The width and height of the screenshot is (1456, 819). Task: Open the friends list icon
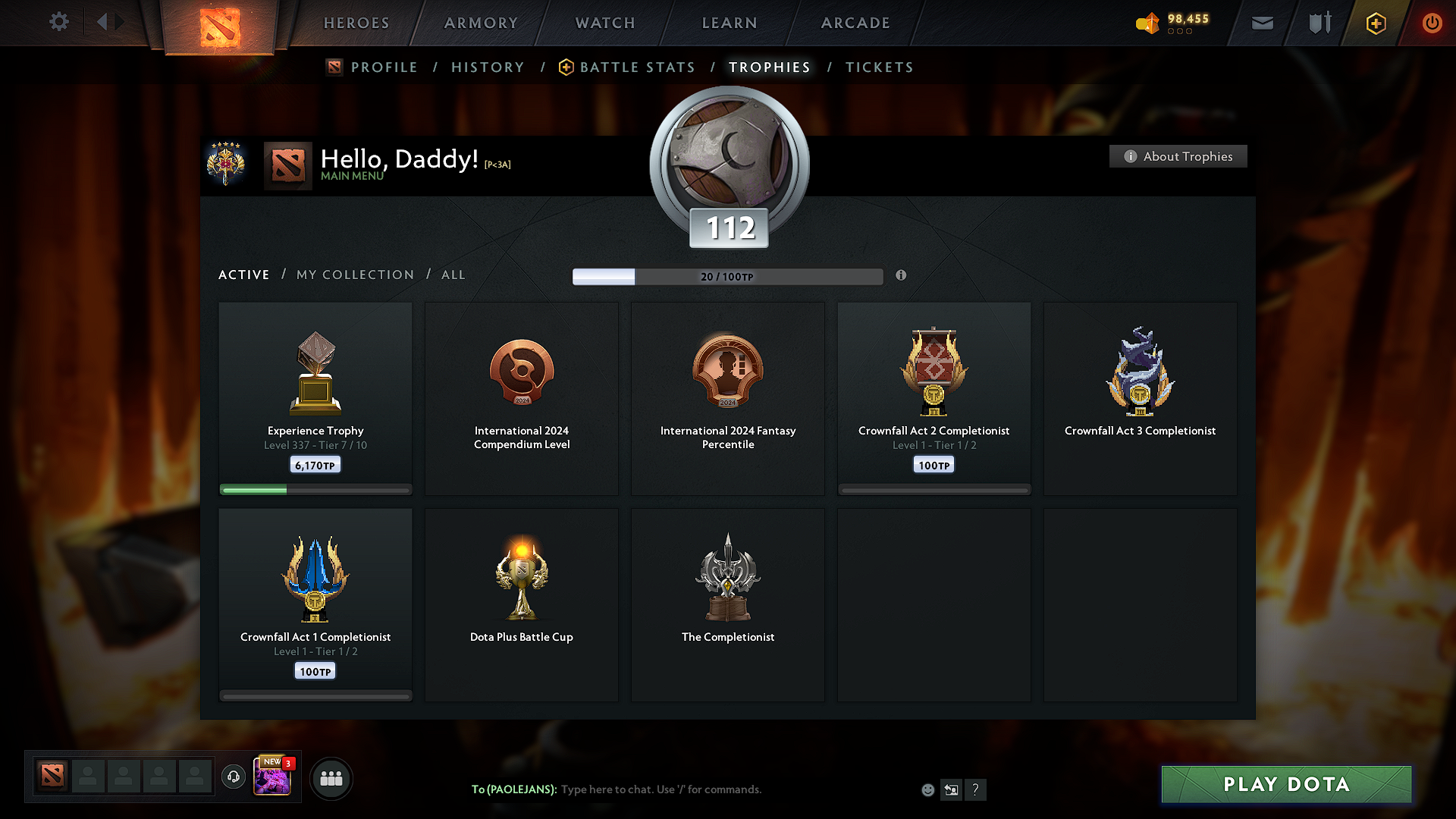[x=331, y=777]
